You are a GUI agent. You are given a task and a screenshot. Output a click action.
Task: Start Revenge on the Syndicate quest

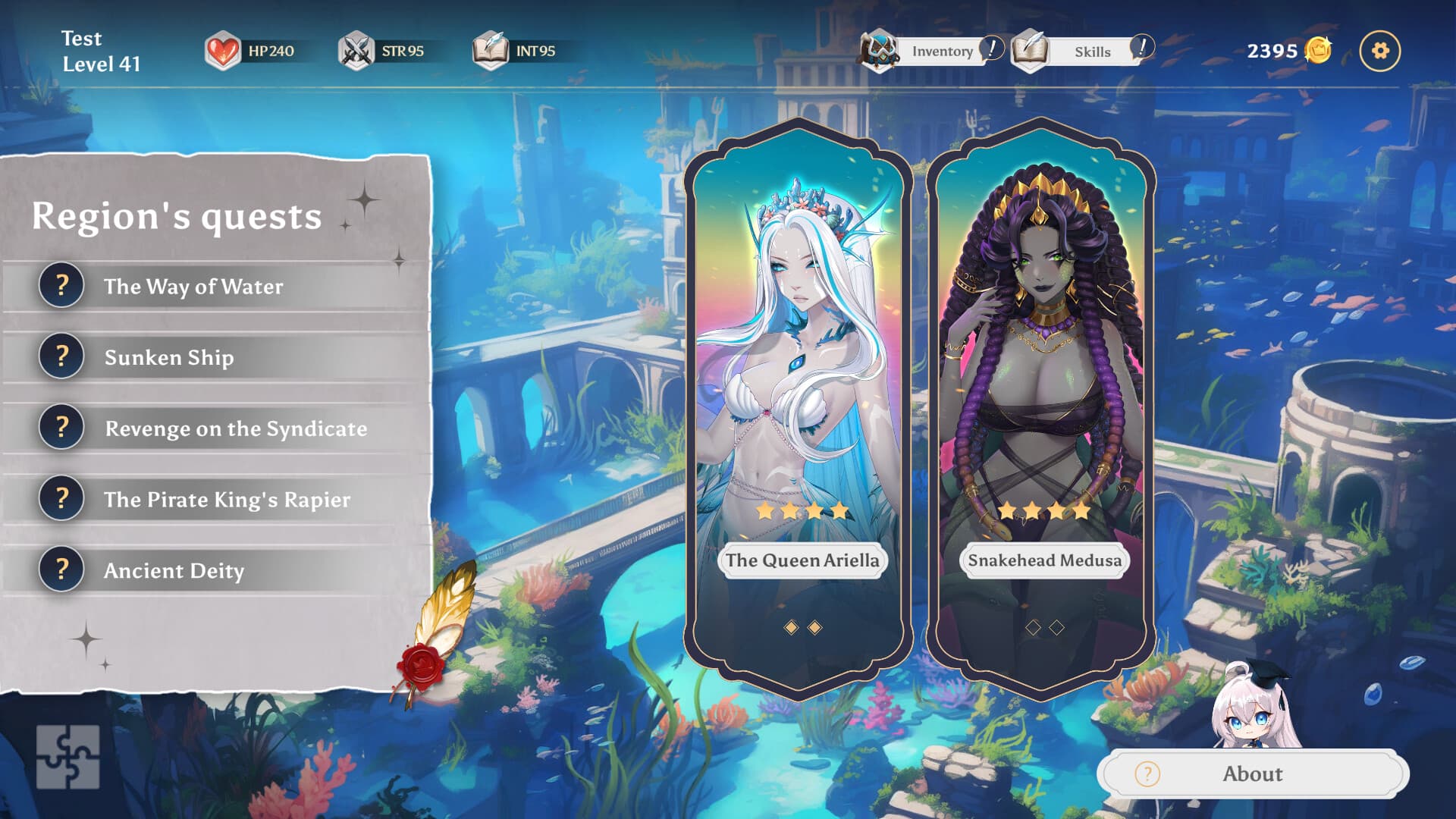coord(236,428)
